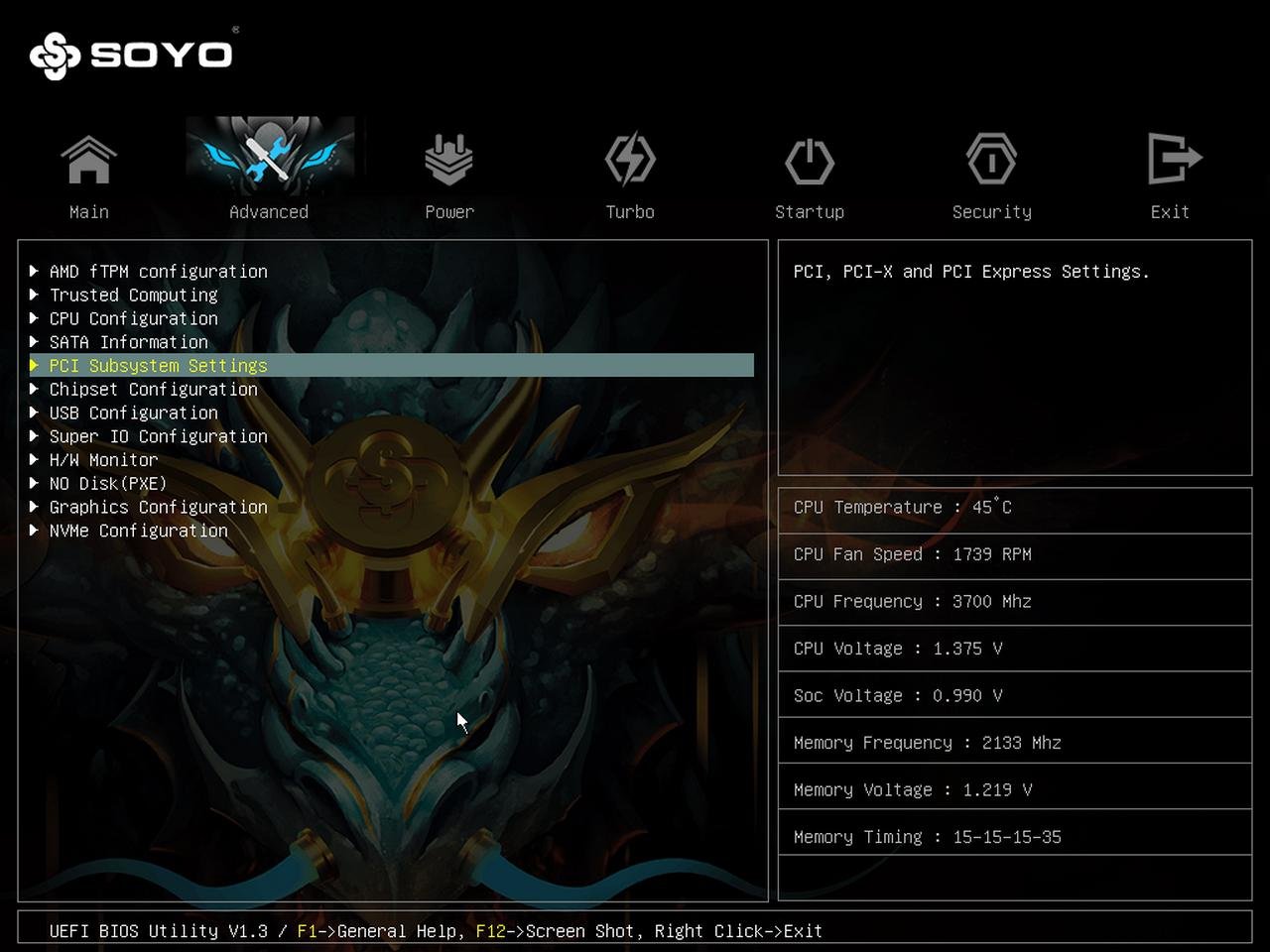The image size is (1270, 952).
Task: Show SATA Information
Action: 128,342
